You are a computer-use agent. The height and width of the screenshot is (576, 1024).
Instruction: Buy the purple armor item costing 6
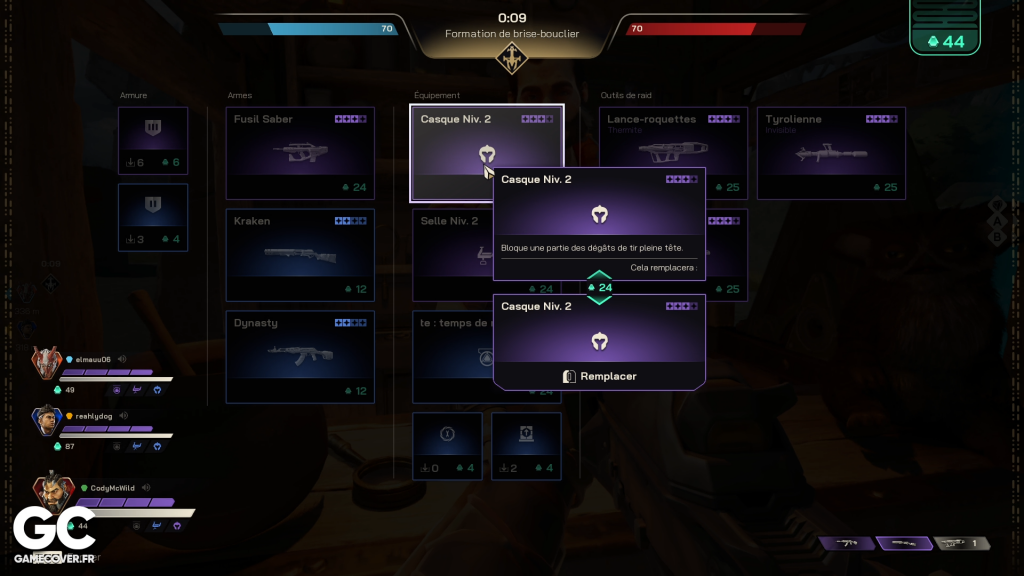(x=153, y=141)
